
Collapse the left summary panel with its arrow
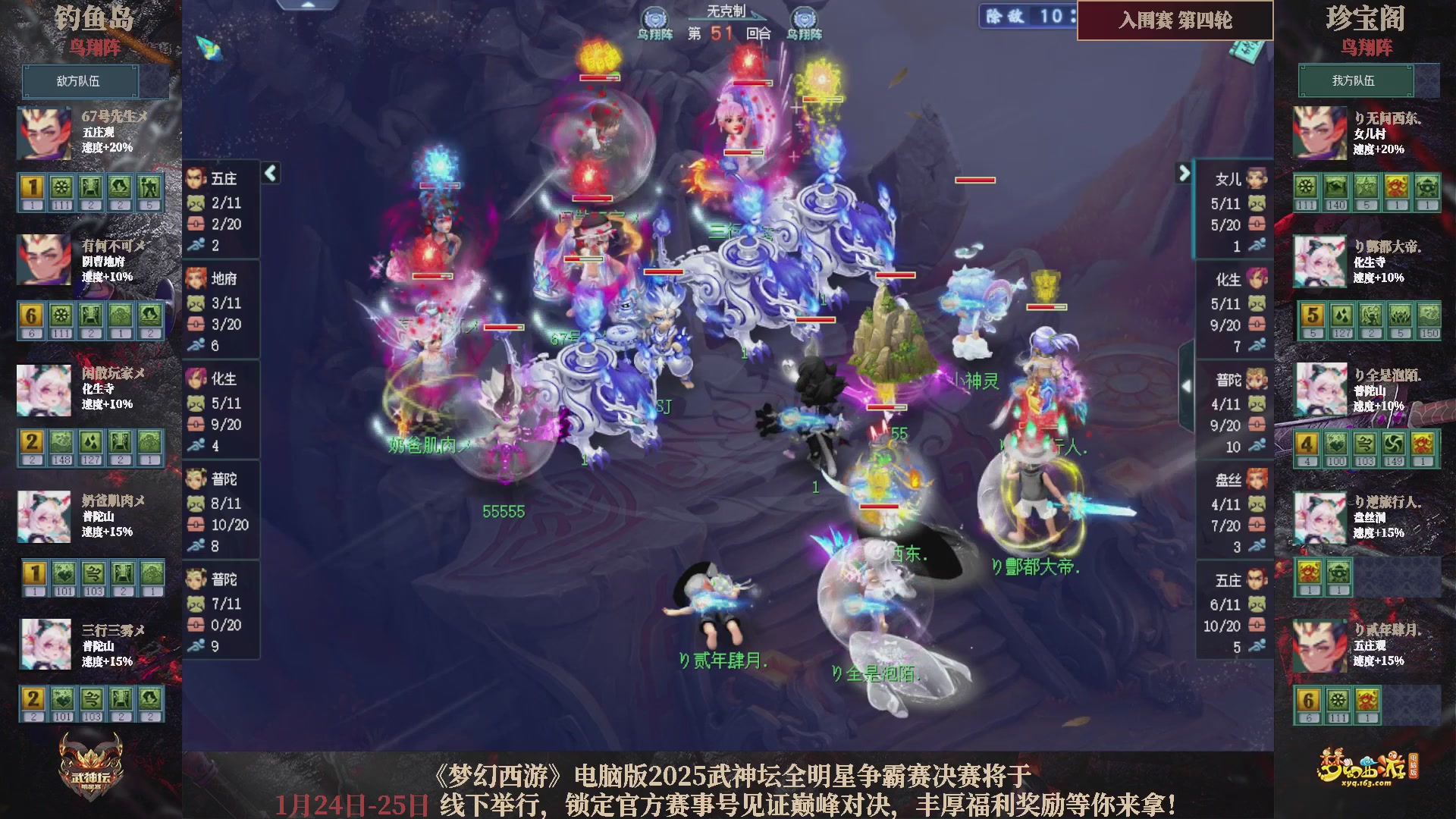tap(269, 173)
